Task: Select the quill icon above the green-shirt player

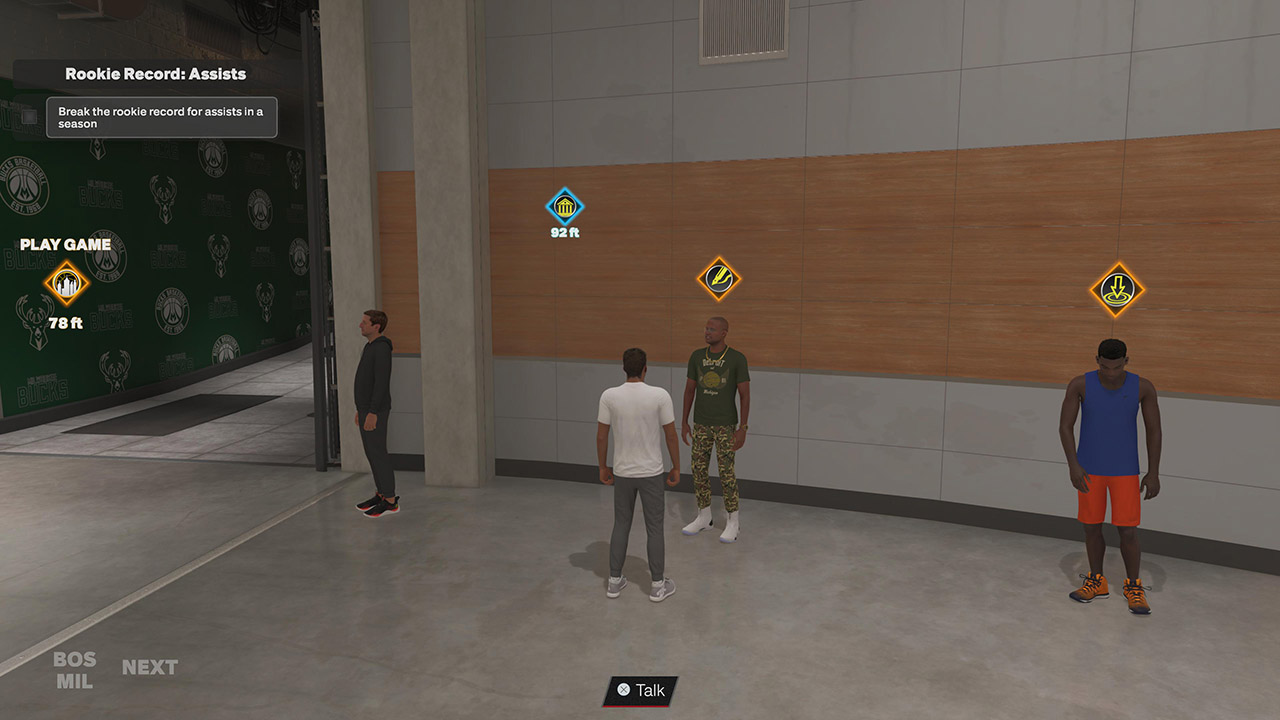Action: (x=718, y=277)
